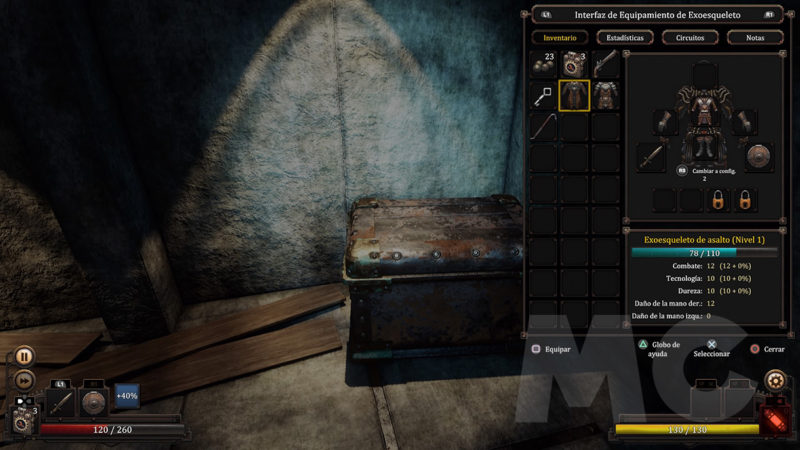Image resolution: width=800 pixels, height=450 pixels.
Task: Show the Circuitos tab
Action: coord(690,37)
